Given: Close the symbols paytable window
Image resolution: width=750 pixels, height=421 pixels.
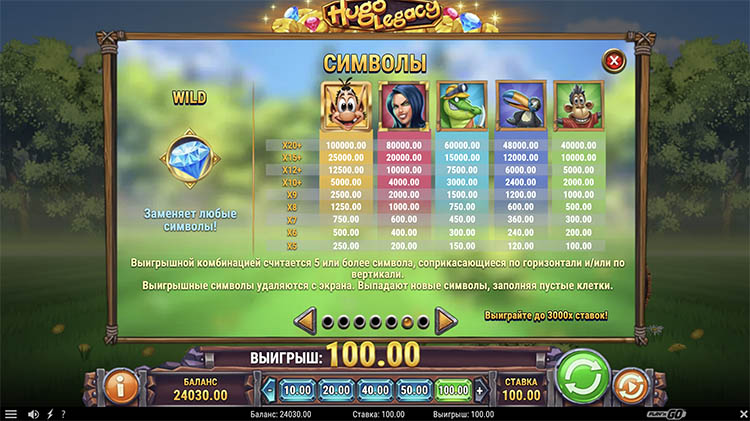Looking at the screenshot, I should click(x=612, y=63).
